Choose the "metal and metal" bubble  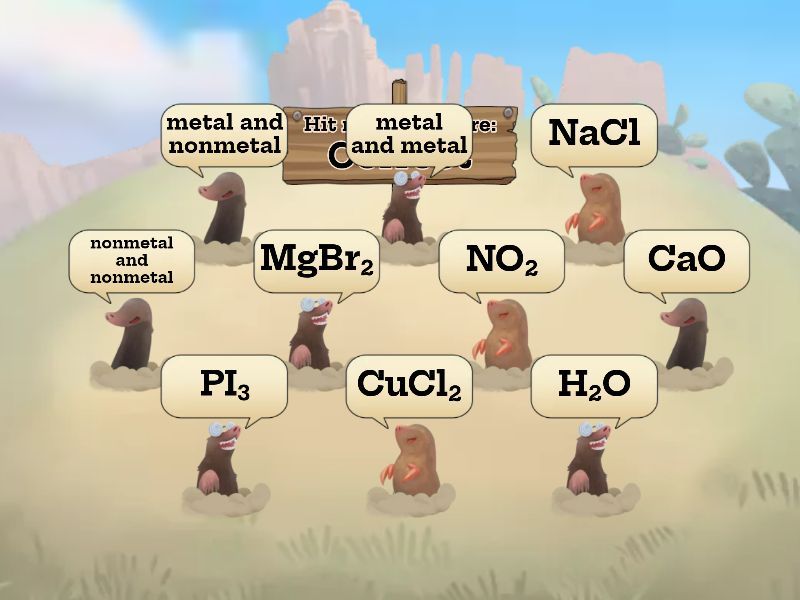pos(409,134)
